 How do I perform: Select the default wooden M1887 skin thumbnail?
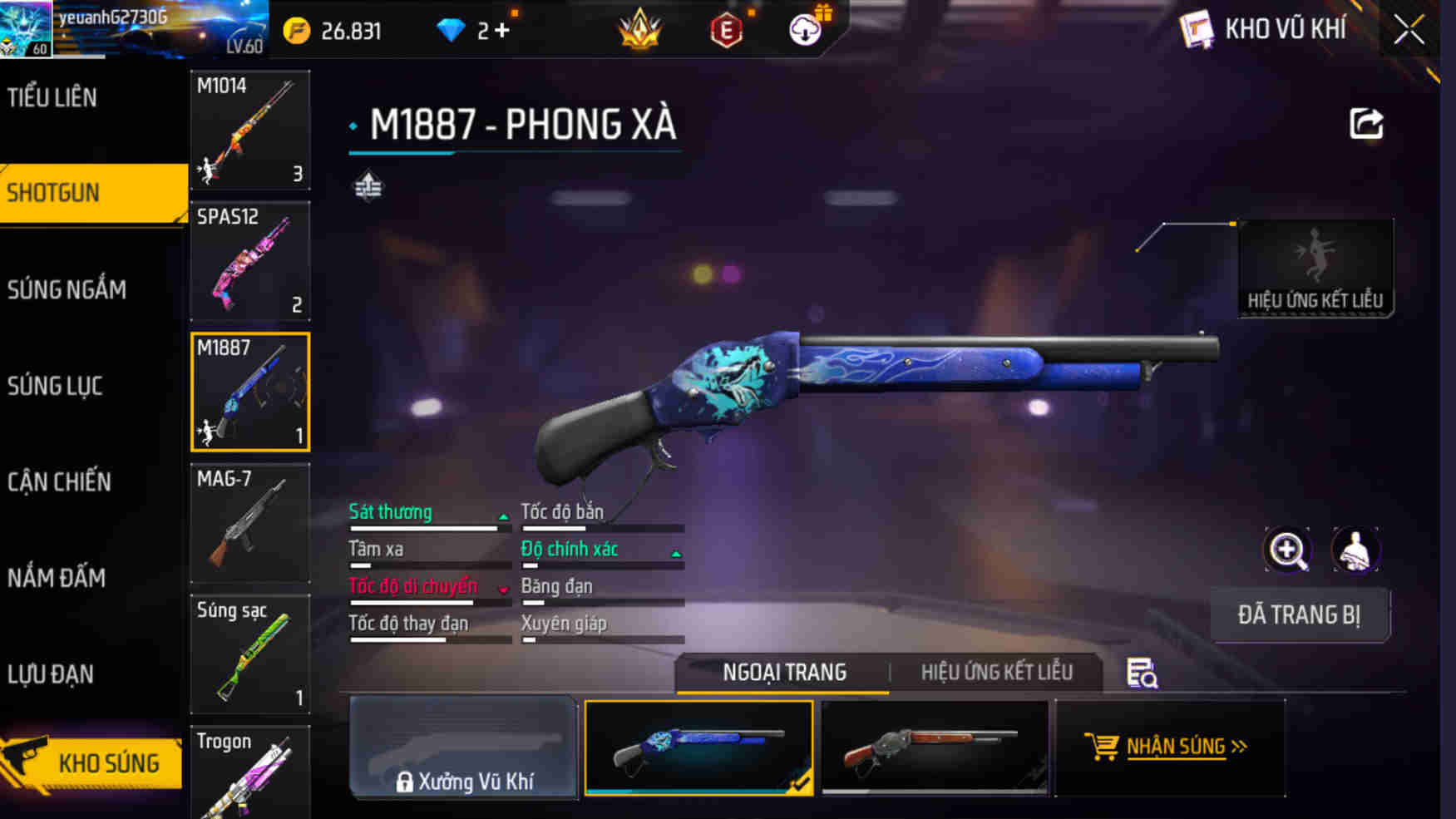(935, 747)
